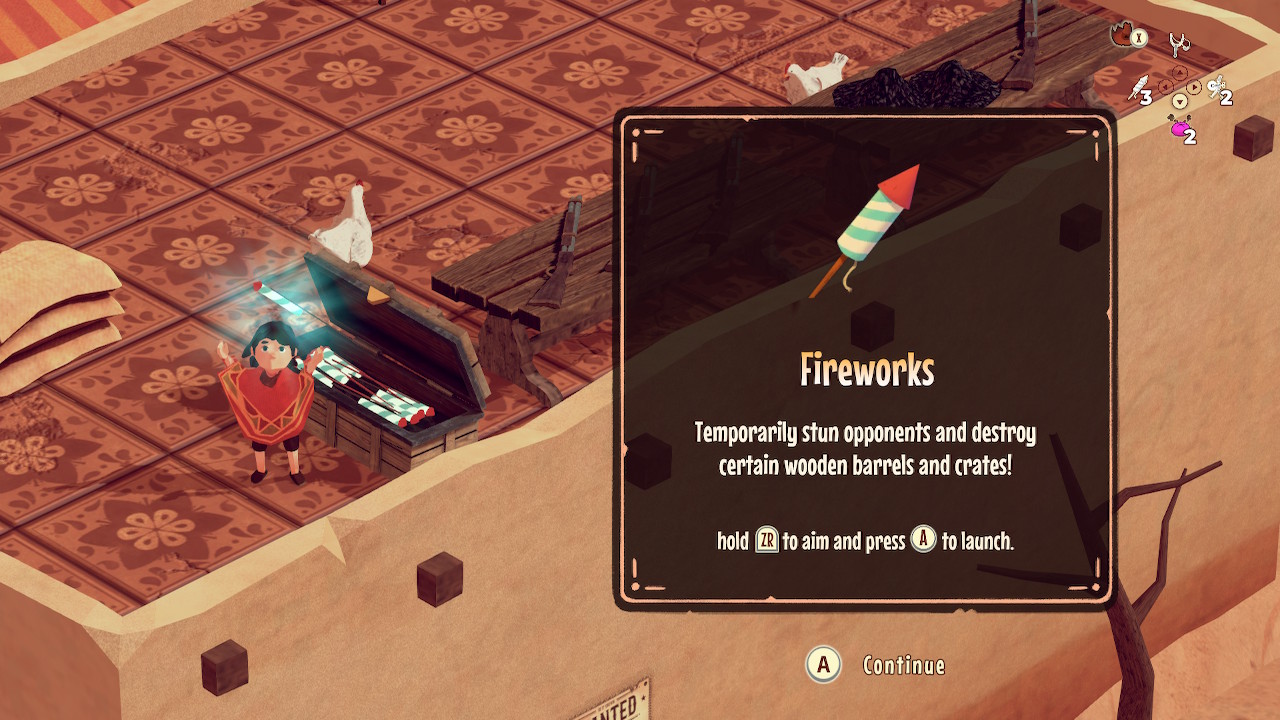Click the sombrero hat disguise icon
Image resolution: width=1280 pixels, height=720 pixels.
(1124, 35)
